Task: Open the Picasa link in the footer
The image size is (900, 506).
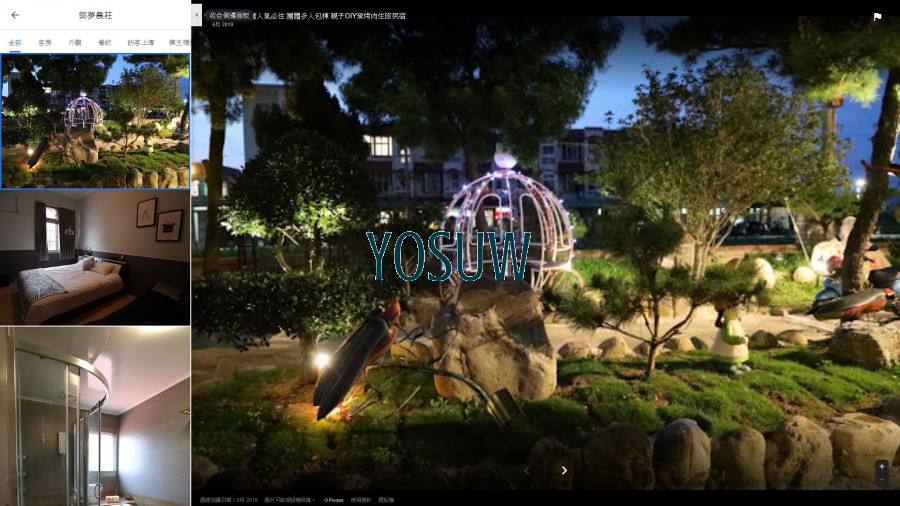Action: pyautogui.click(x=334, y=500)
